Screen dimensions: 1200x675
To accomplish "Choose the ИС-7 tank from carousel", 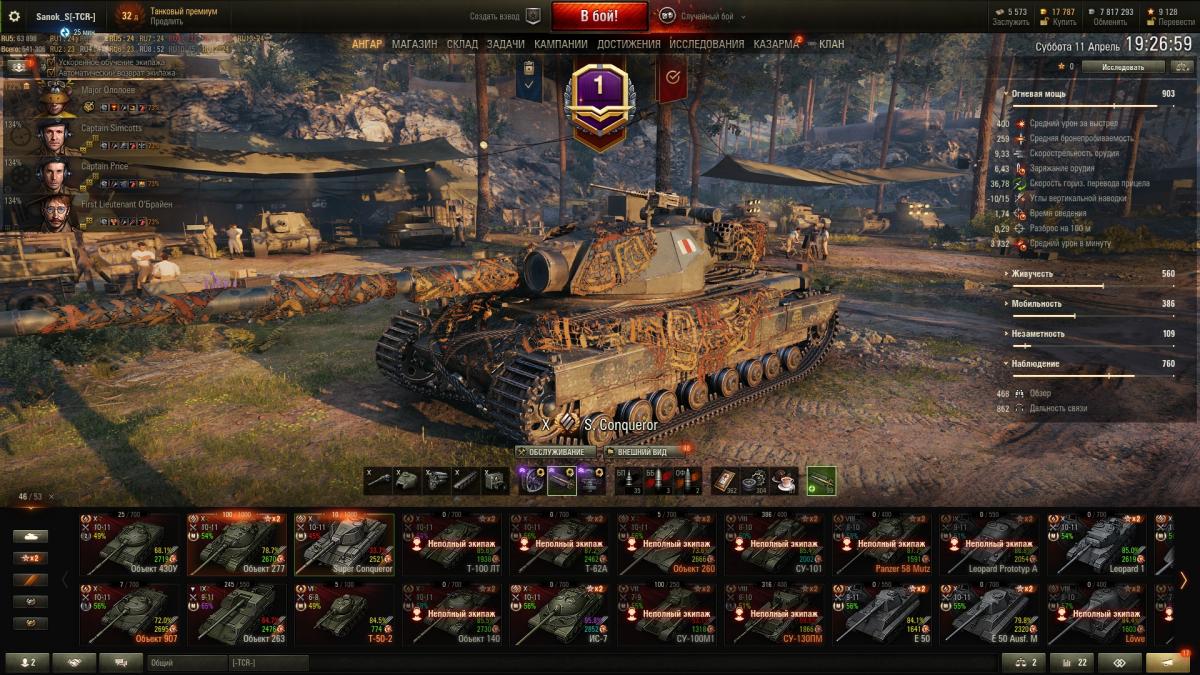I will [560, 614].
